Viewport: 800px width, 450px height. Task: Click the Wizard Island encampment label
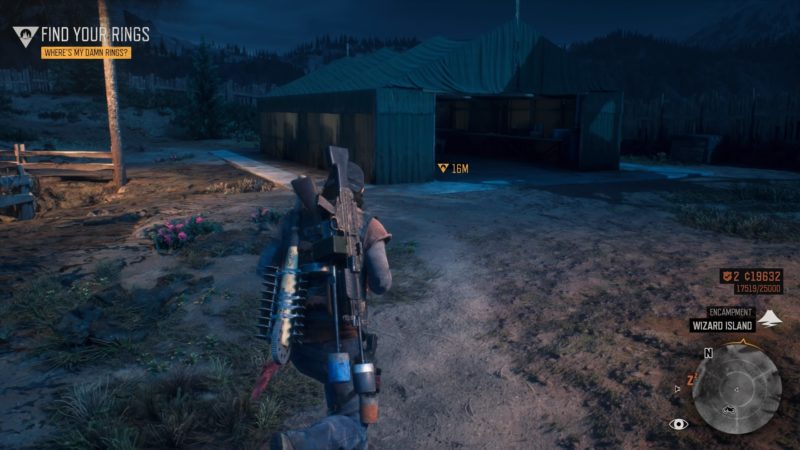720,325
